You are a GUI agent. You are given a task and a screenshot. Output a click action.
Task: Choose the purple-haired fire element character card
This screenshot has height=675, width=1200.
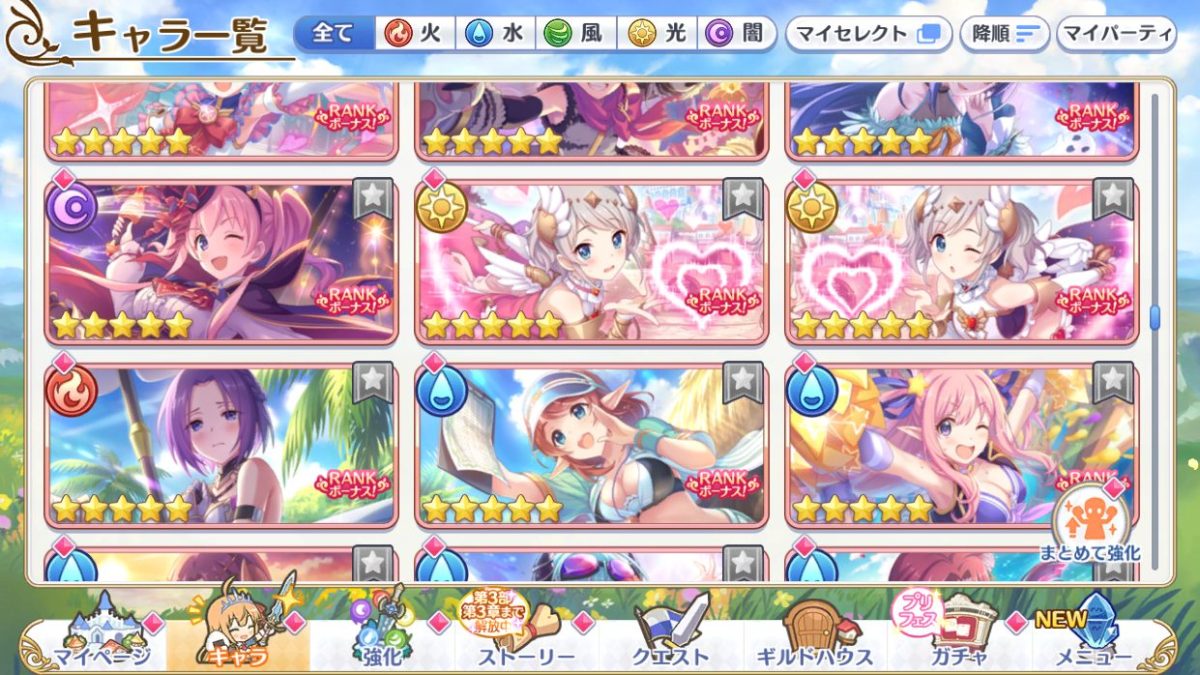220,445
